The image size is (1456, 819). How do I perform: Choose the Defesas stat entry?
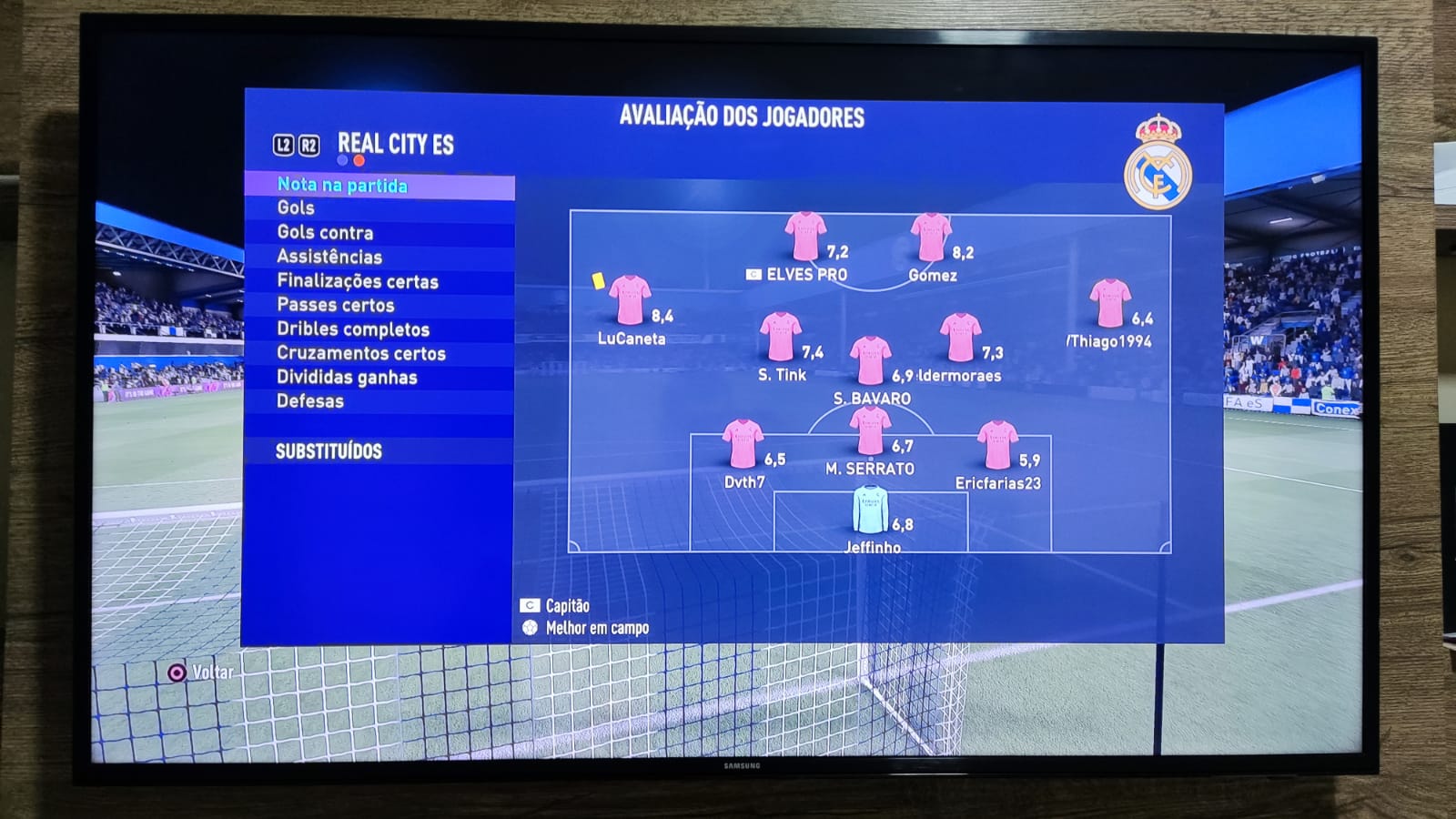310,401
